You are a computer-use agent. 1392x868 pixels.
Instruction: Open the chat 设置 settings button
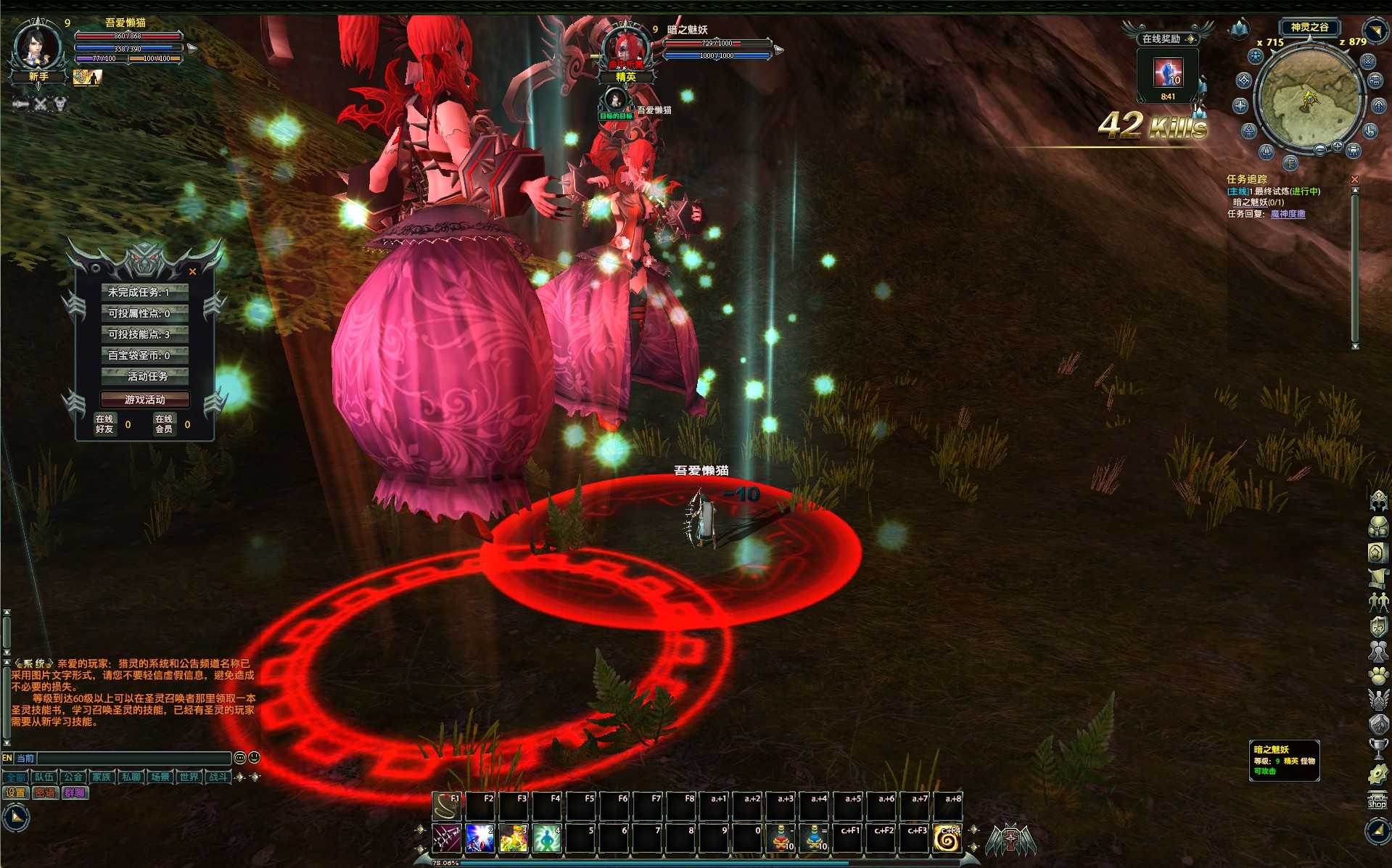coord(15,793)
